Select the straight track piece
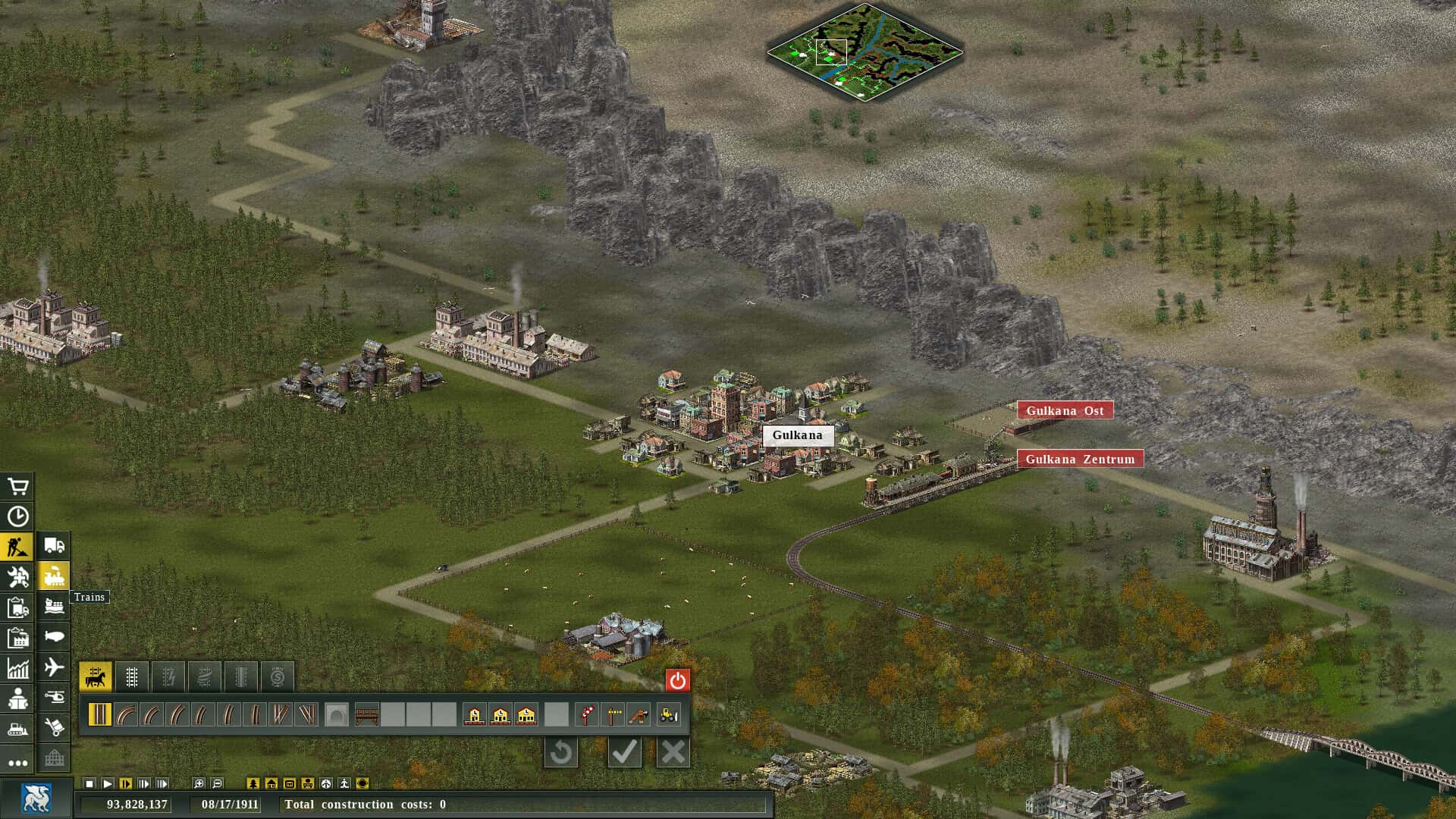Screen dimensions: 1456x819 (99, 714)
